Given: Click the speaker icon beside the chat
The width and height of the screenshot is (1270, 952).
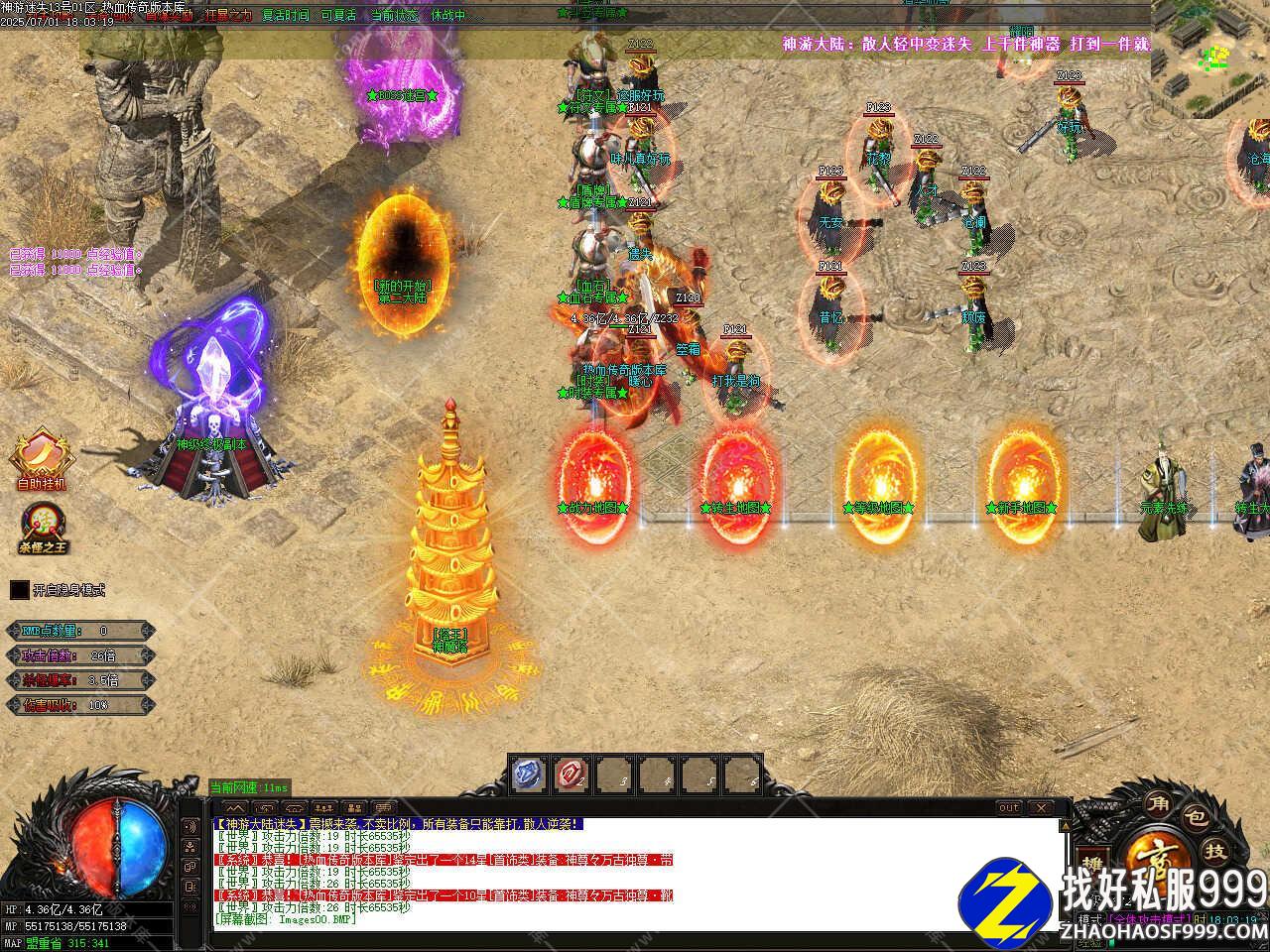Looking at the screenshot, I should pos(190,826).
